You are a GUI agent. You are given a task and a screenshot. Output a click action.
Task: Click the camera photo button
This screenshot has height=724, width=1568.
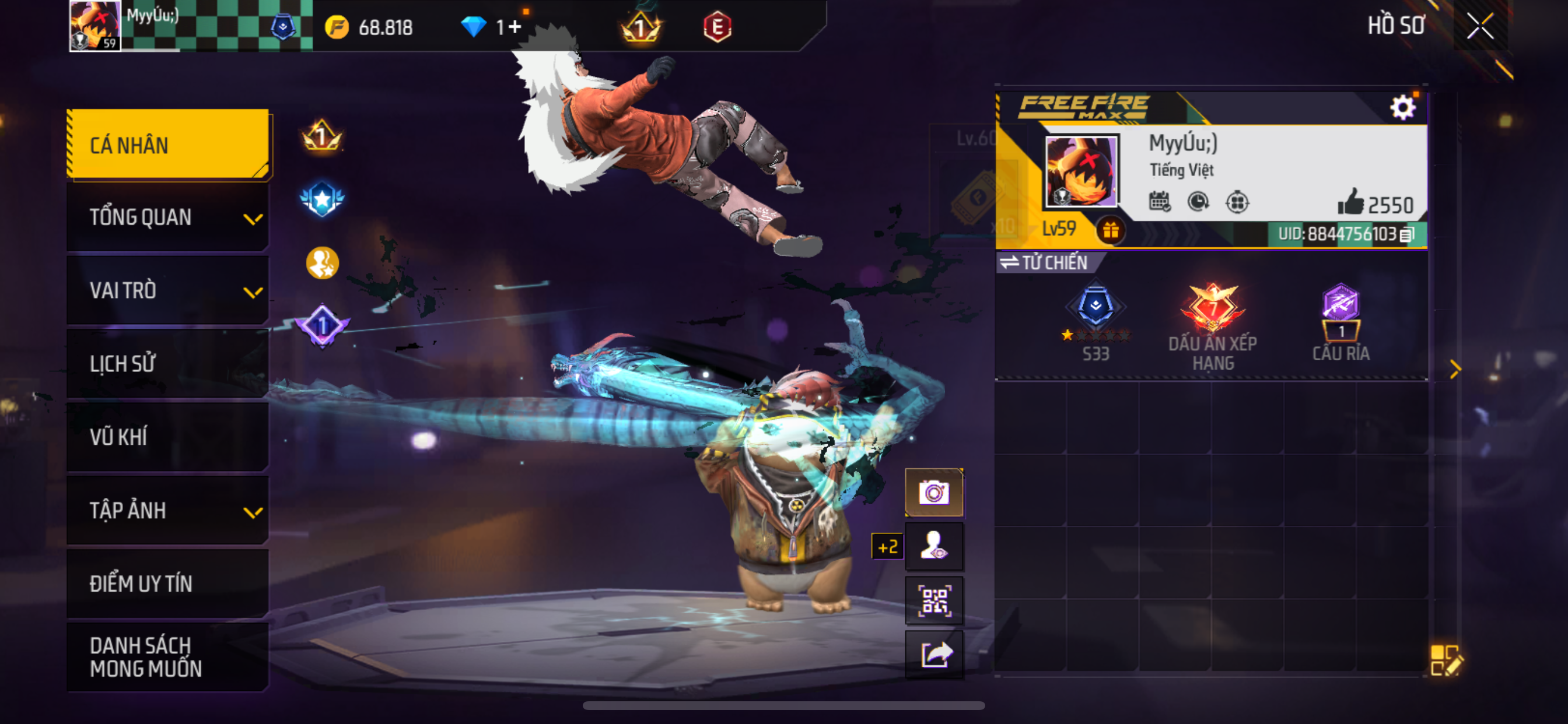(934, 492)
